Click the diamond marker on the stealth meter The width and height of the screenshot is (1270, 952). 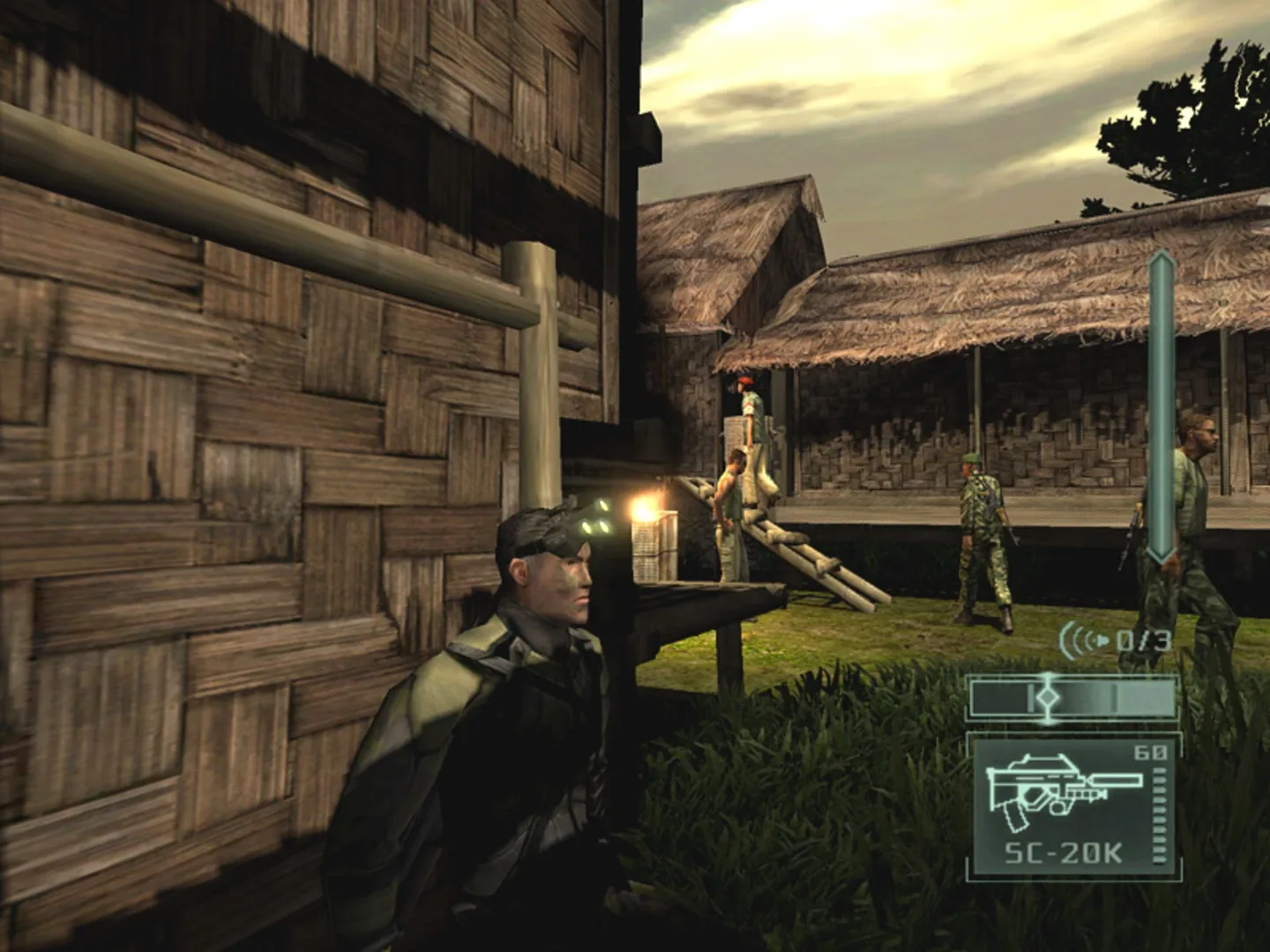1050,696
